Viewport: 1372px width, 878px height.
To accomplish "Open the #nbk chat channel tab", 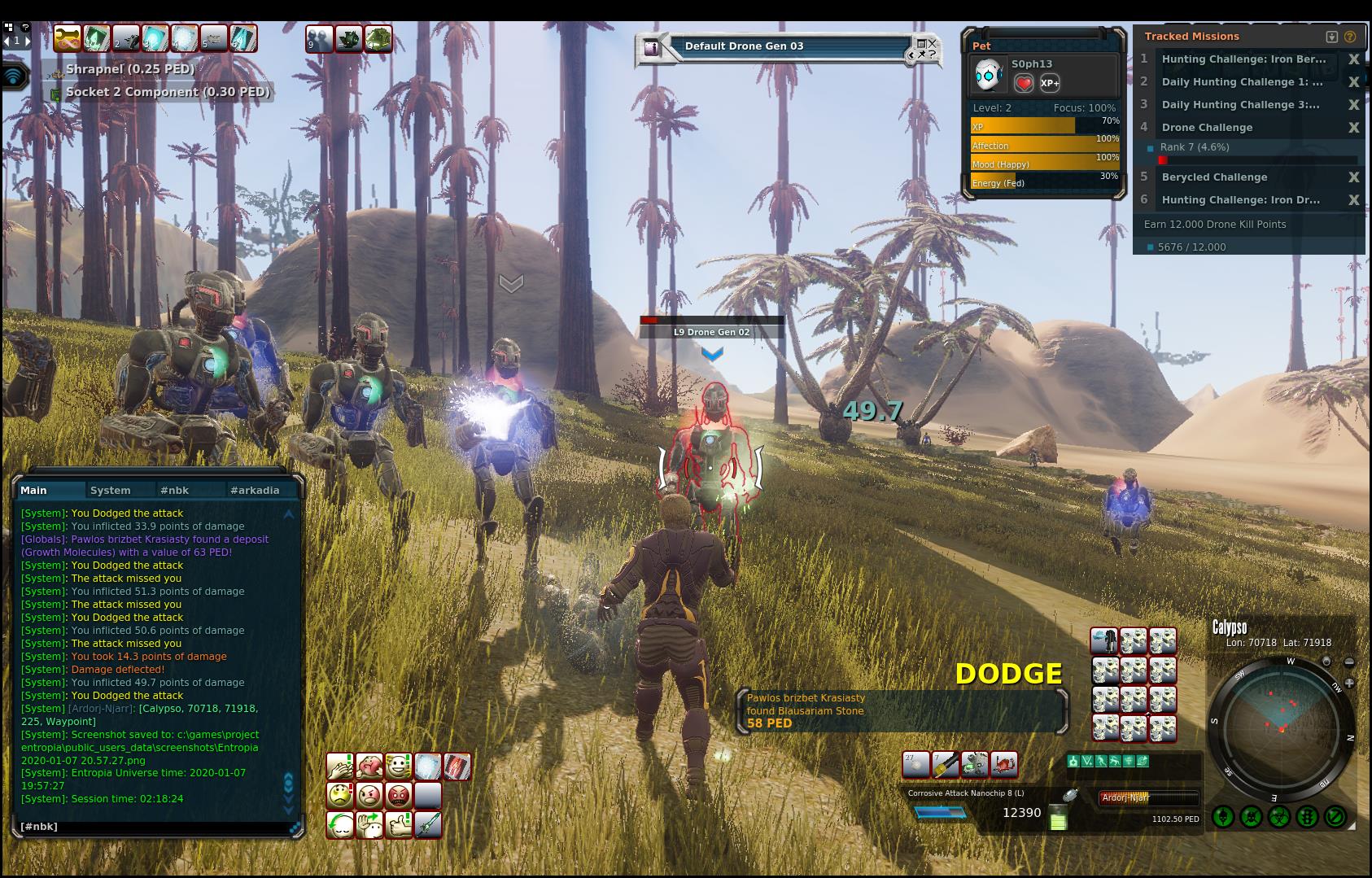I will coord(174,490).
